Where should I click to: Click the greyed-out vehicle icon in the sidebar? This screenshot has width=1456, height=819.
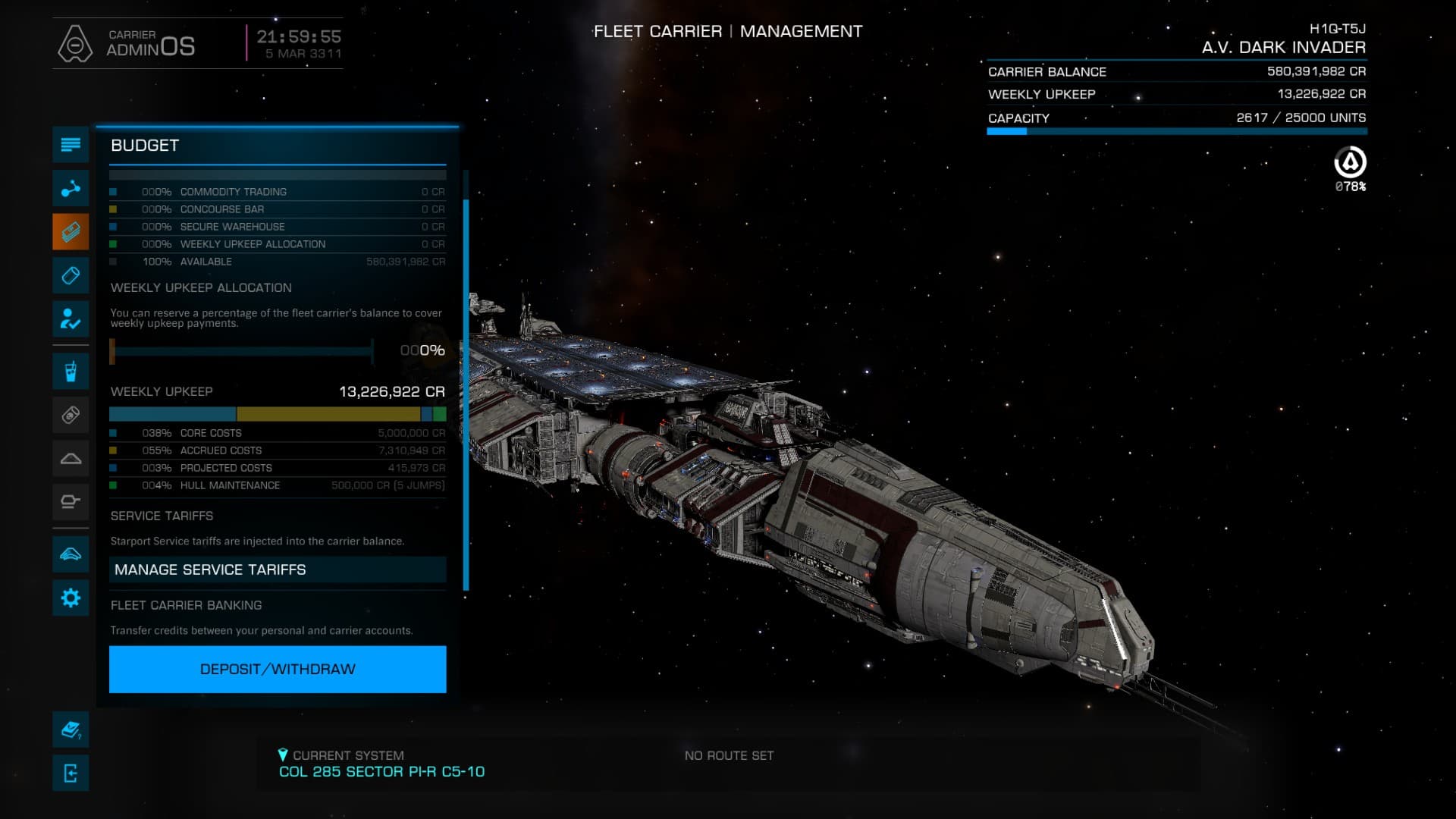pos(71,501)
